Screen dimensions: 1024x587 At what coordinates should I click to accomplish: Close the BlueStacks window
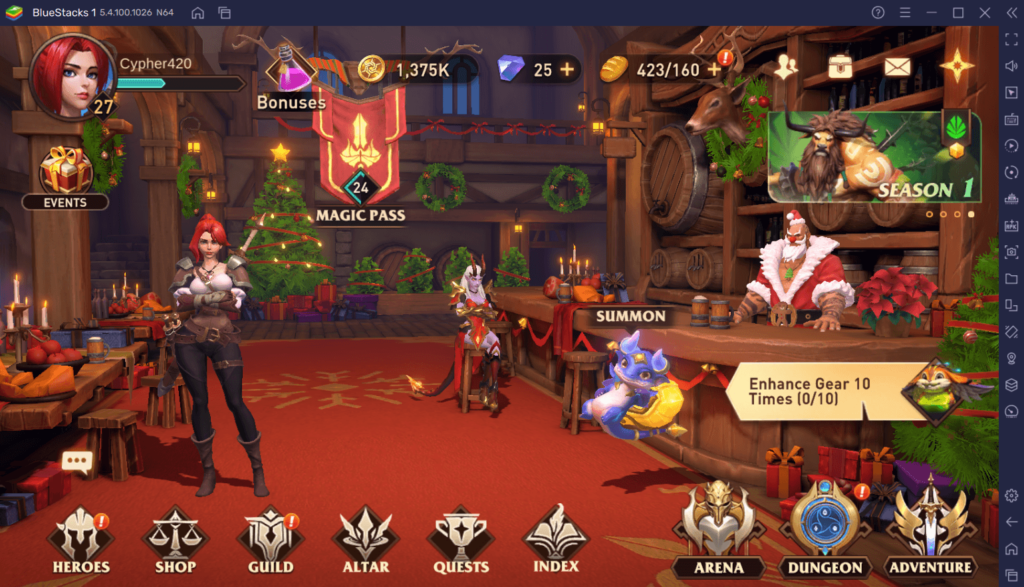pyautogui.click(x=984, y=12)
